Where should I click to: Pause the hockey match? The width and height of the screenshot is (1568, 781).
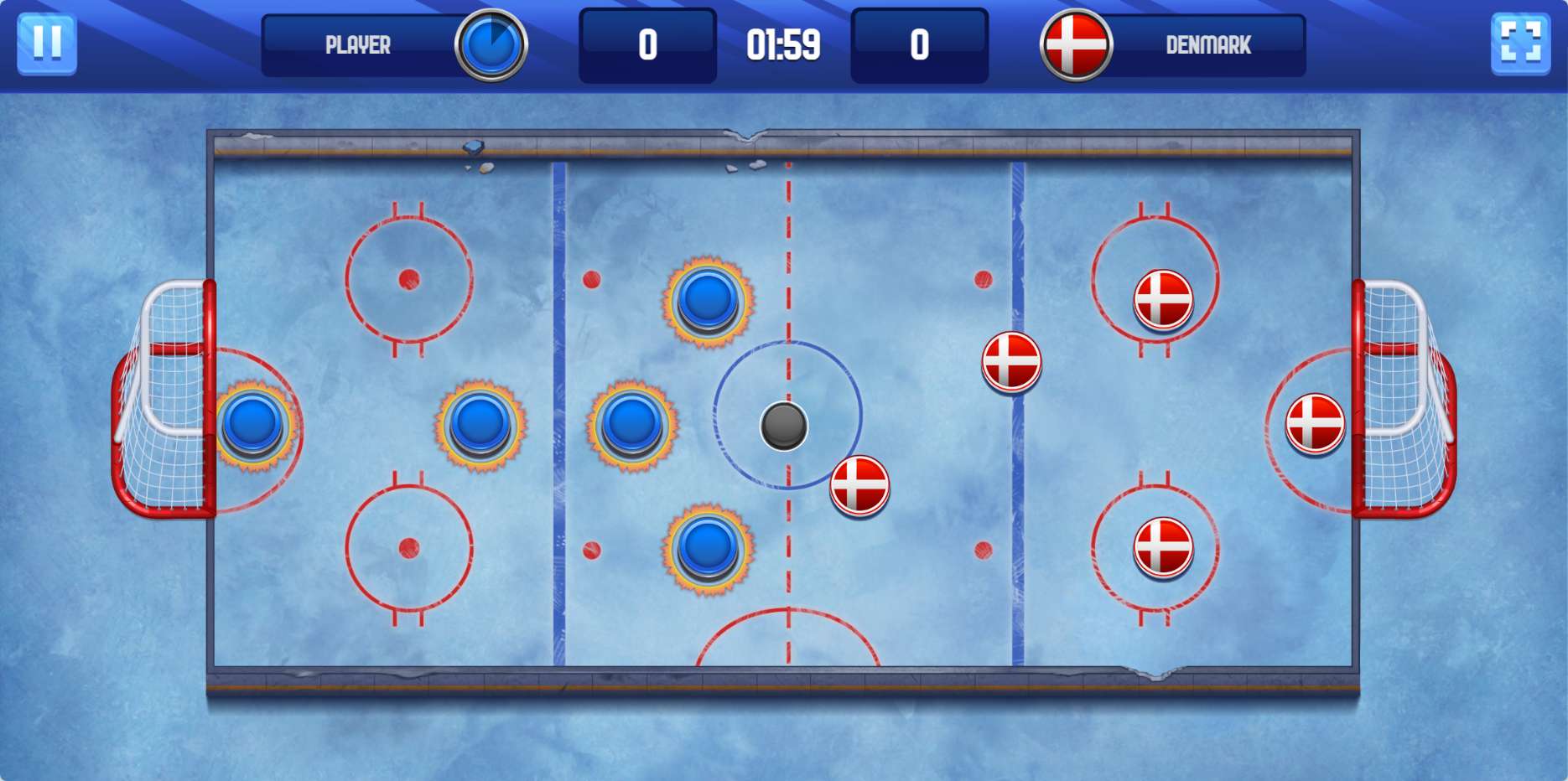[x=47, y=44]
